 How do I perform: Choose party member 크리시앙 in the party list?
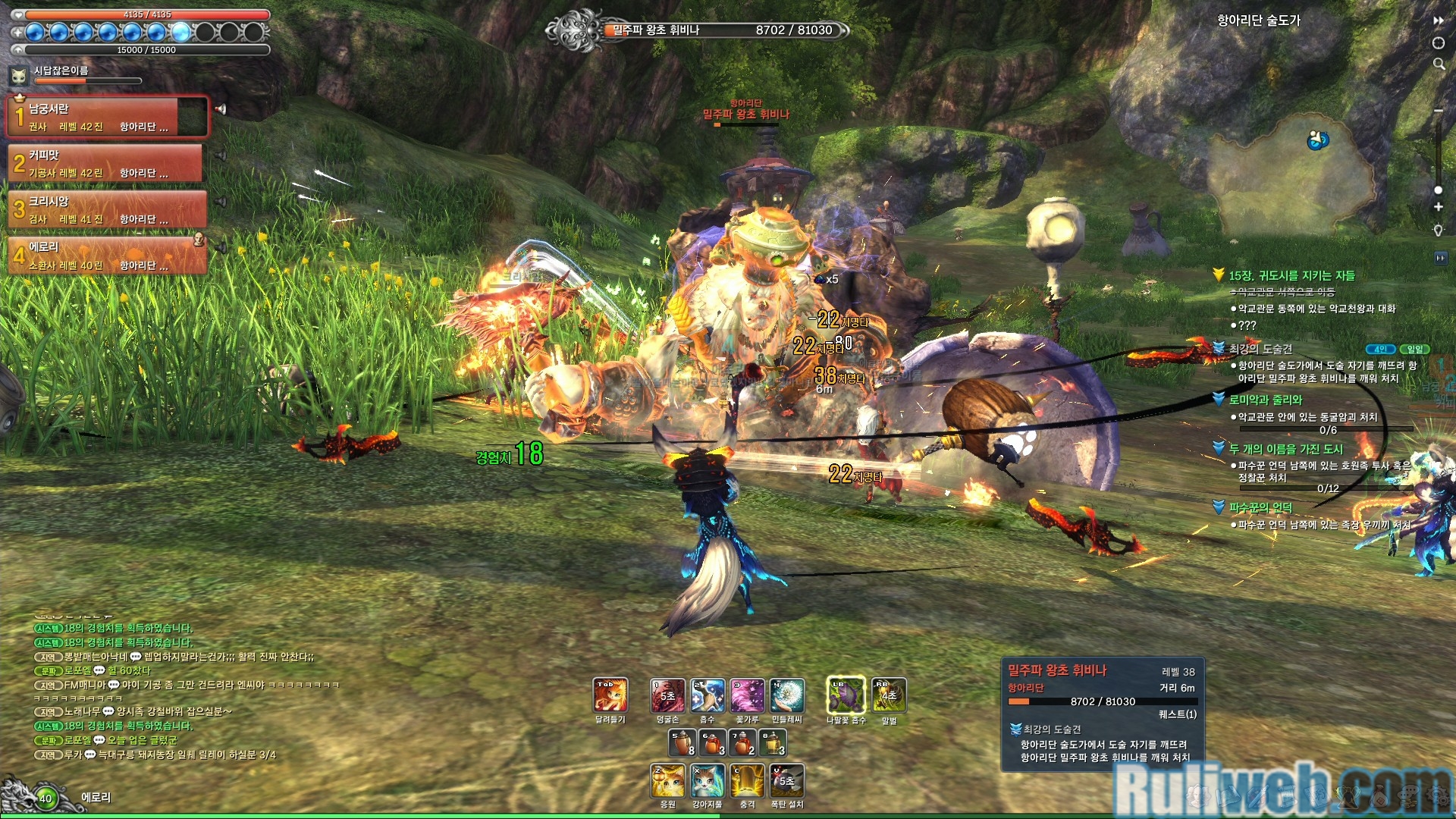[106, 209]
